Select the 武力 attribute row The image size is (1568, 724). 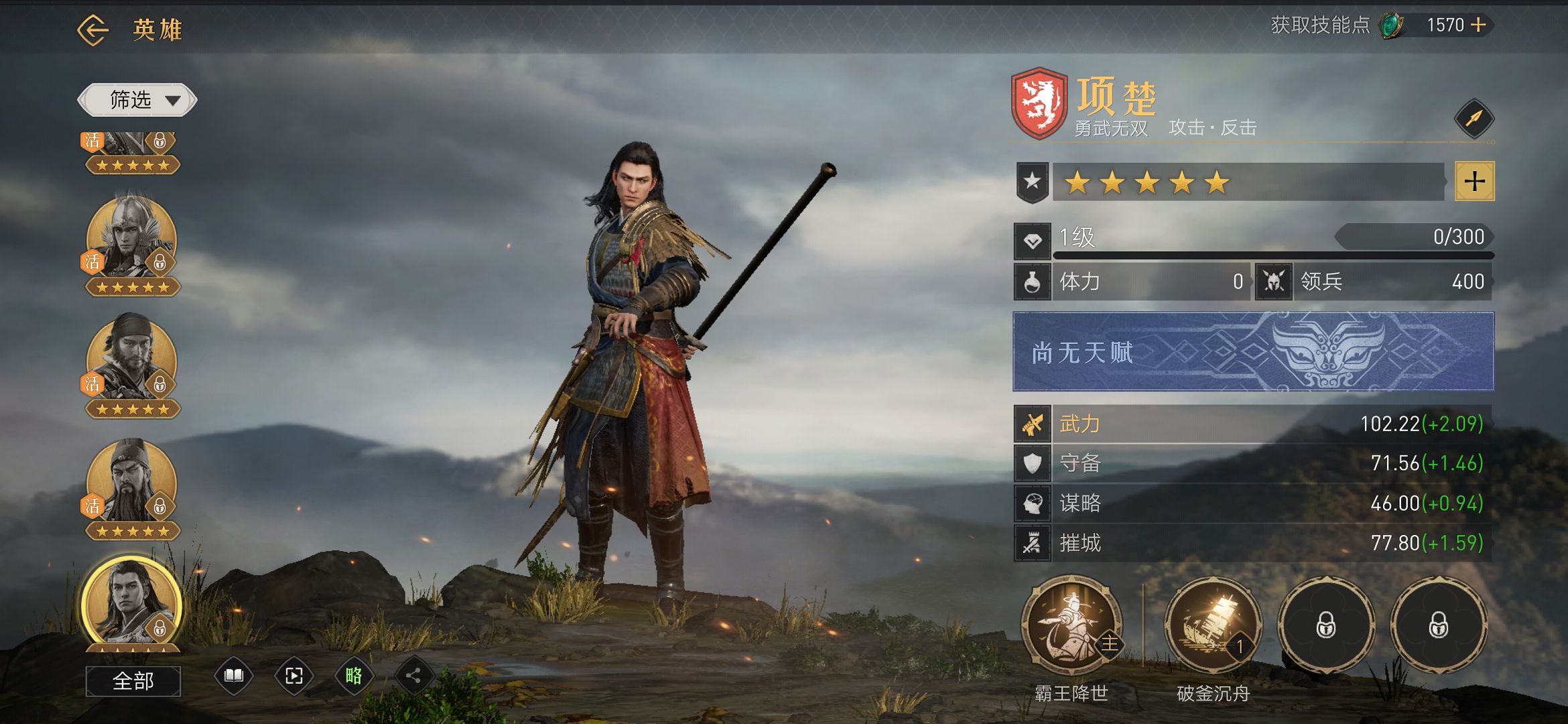[1253, 424]
